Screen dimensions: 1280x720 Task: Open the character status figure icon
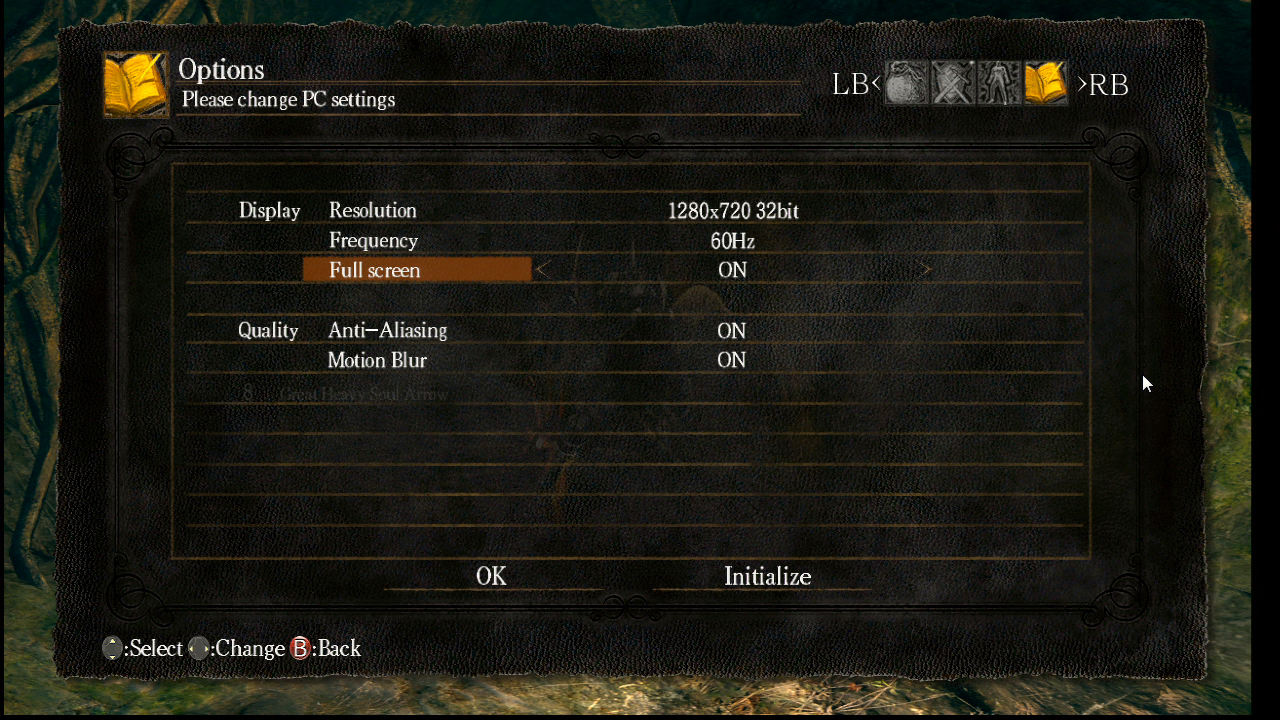998,83
